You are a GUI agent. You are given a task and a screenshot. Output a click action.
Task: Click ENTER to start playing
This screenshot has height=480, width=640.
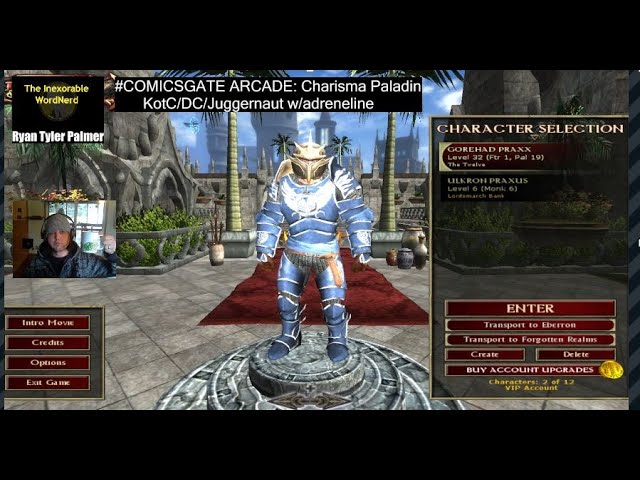pyautogui.click(x=530, y=308)
